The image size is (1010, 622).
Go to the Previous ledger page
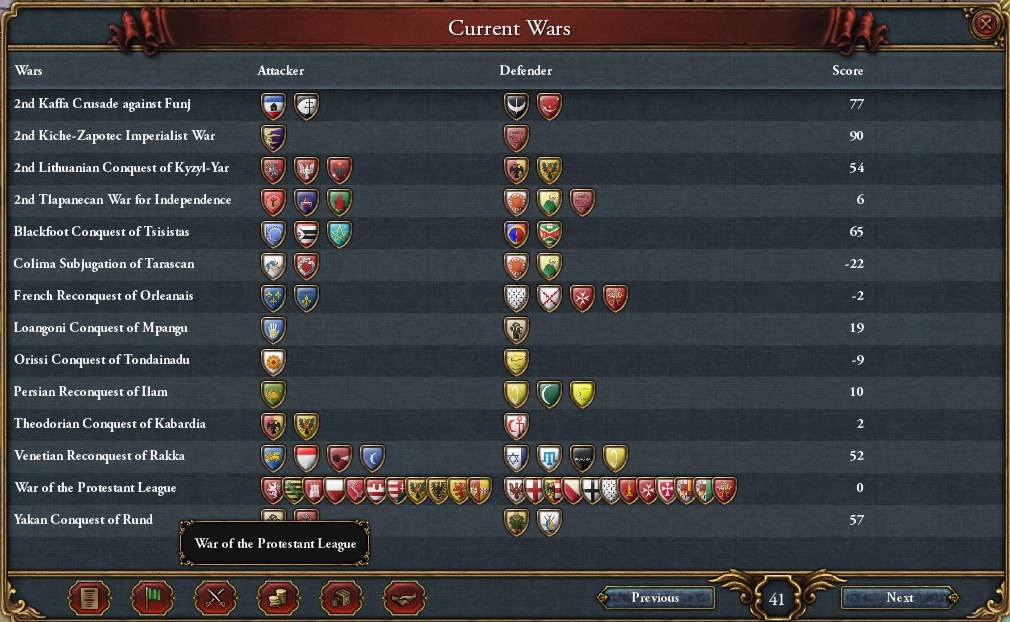pos(656,598)
